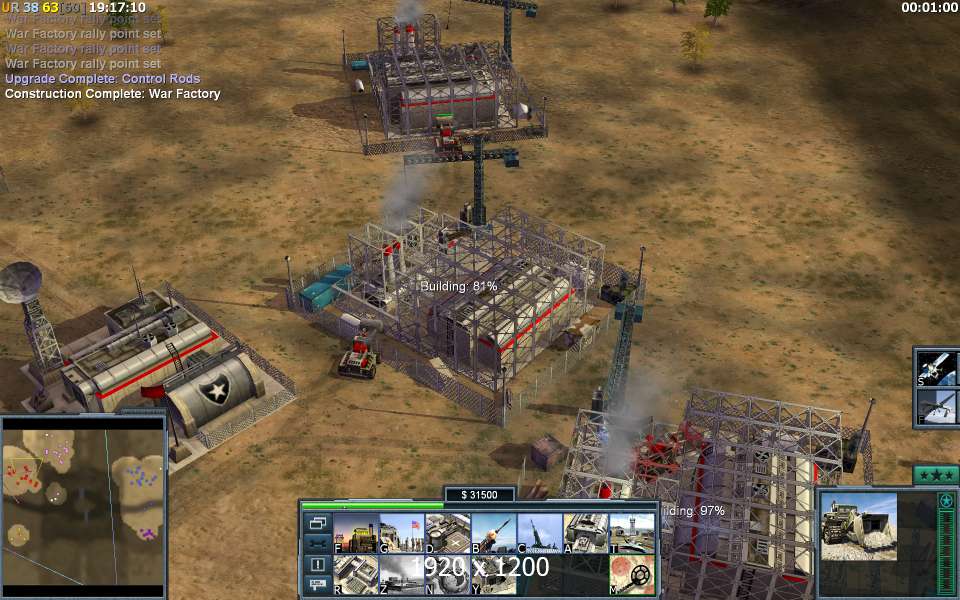The width and height of the screenshot is (960, 600).
Task: Open the three-star General's powers menu
Action: coord(936,474)
